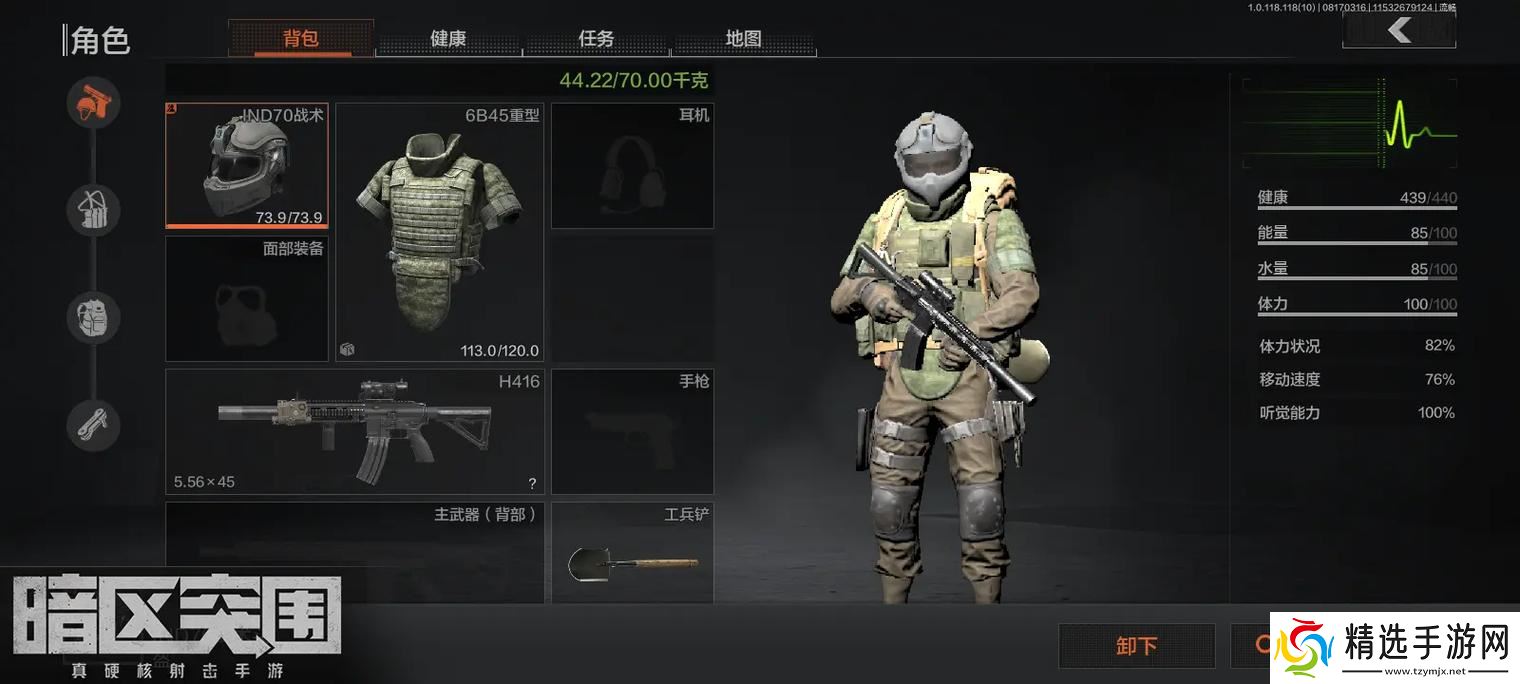Go back with the arrow button
1520x684 pixels.
[1398, 31]
